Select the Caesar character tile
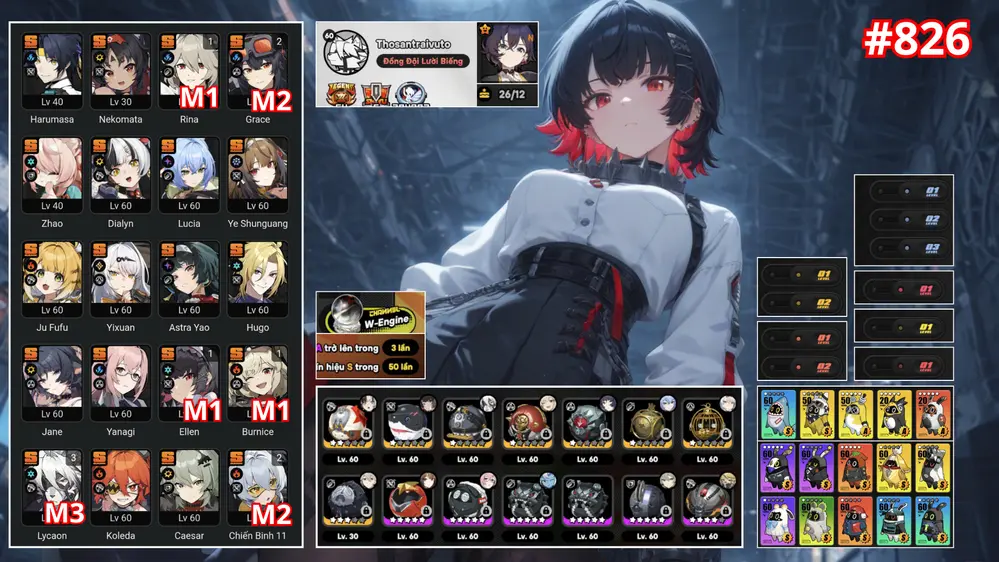Screen dimensions: 999x562 coord(189,487)
